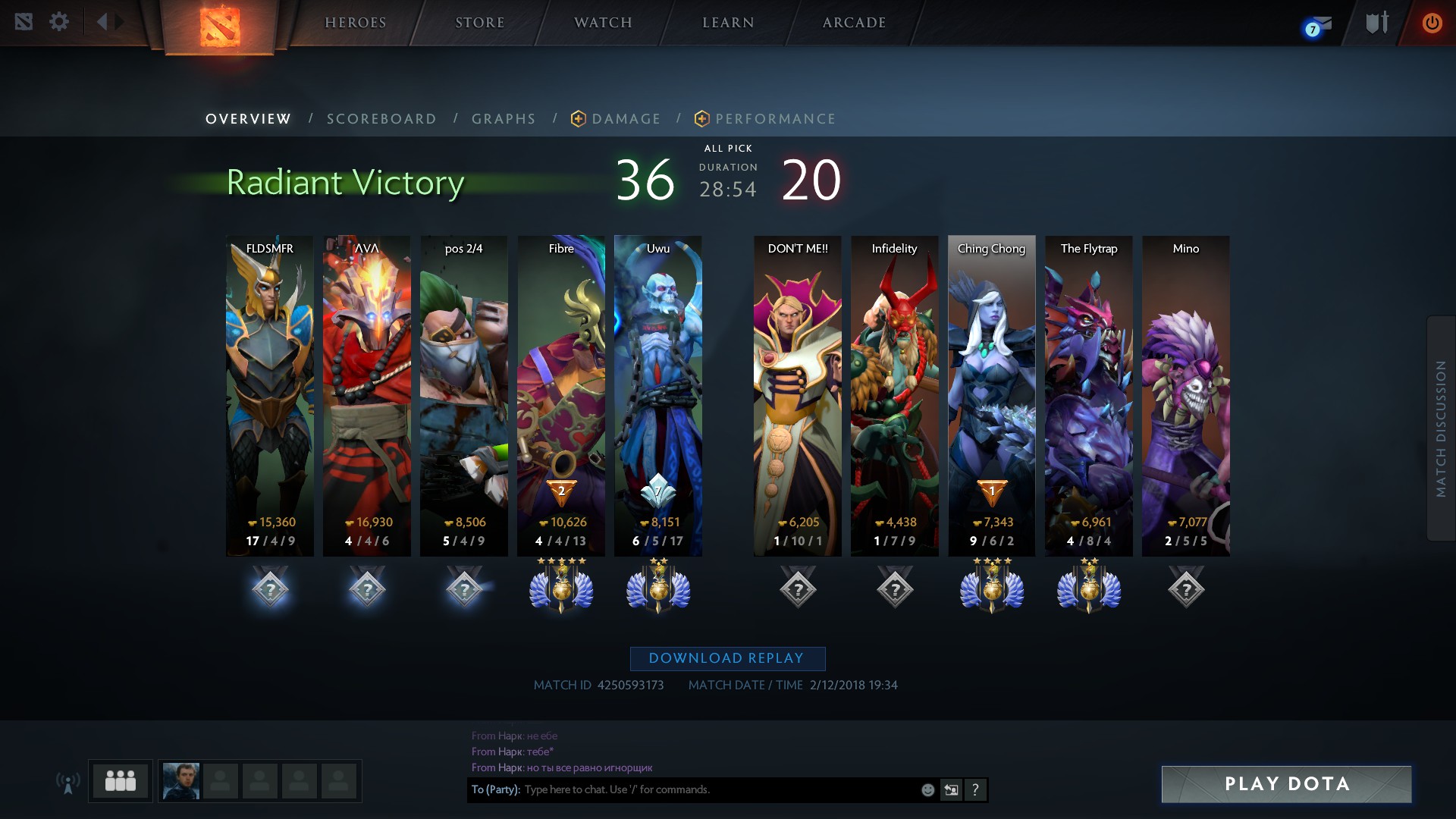Screen dimensions: 1456x819
Task: Start matchmaking with Play Dota
Action: click(1286, 784)
